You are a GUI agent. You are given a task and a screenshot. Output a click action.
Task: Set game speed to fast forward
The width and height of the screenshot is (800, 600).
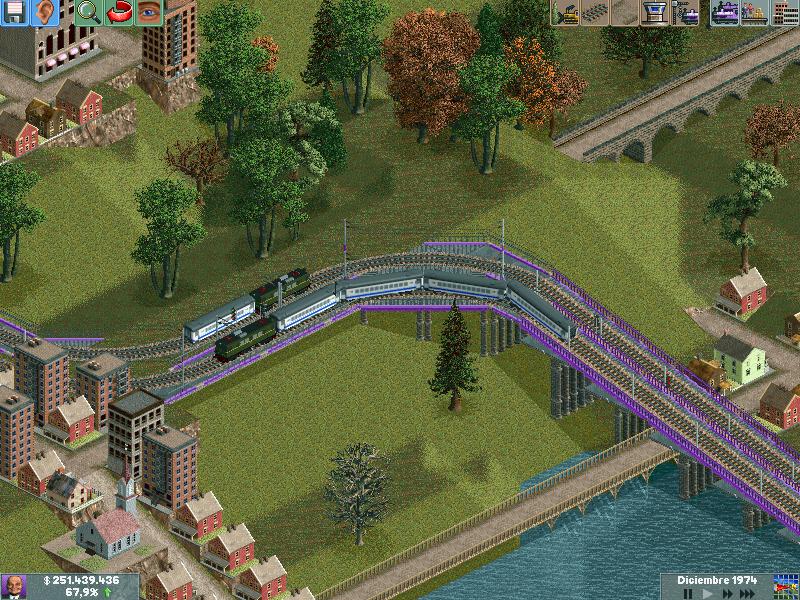[x=729, y=594]
